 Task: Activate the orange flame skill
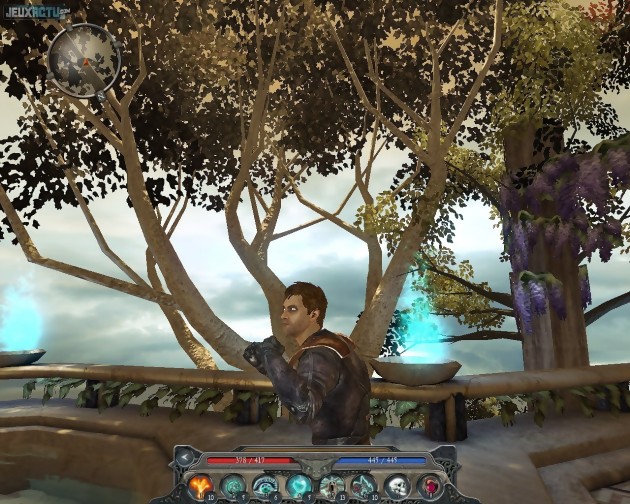(x=200, y=486)
